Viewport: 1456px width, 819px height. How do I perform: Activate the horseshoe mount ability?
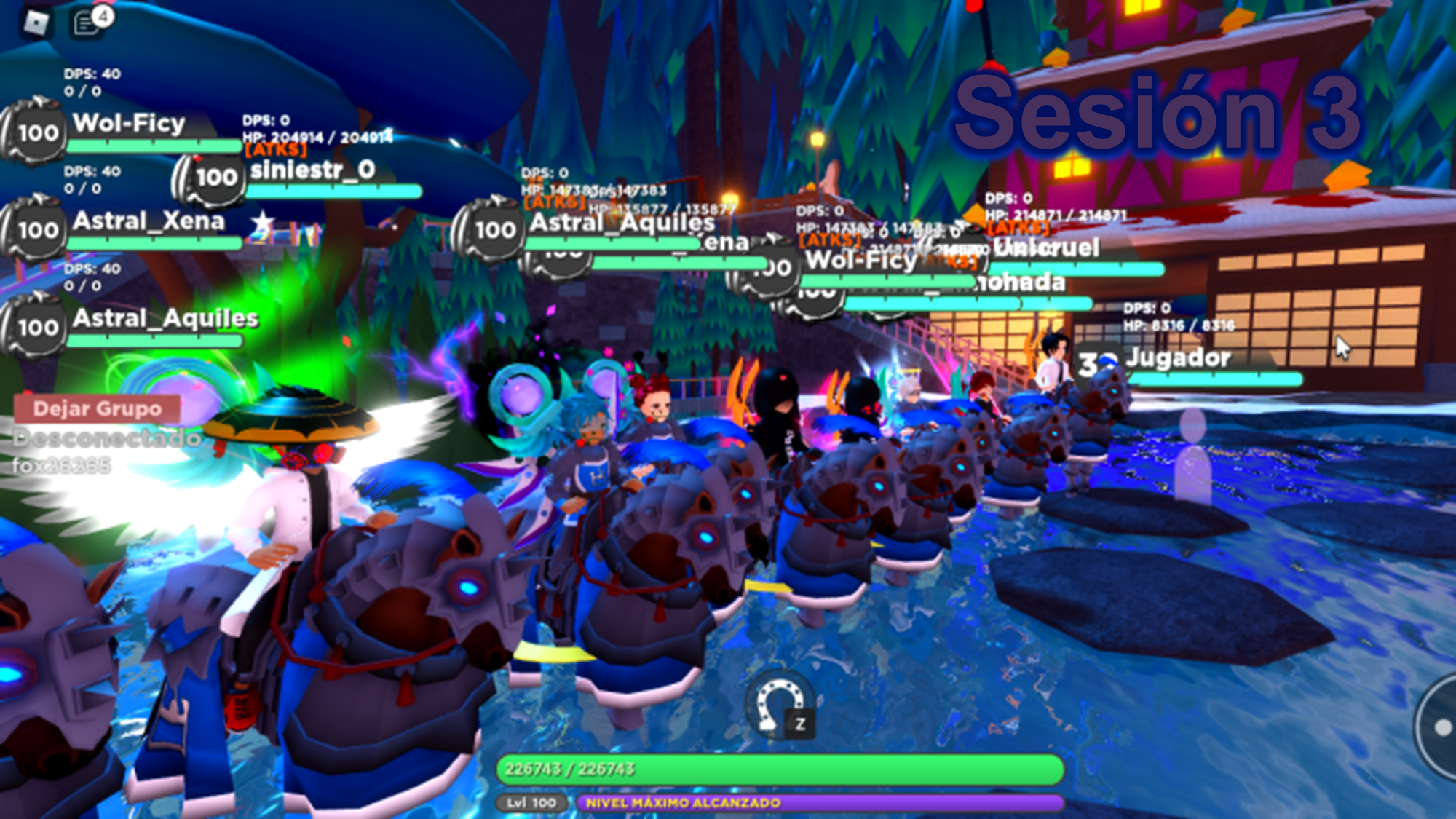[776, 705]
